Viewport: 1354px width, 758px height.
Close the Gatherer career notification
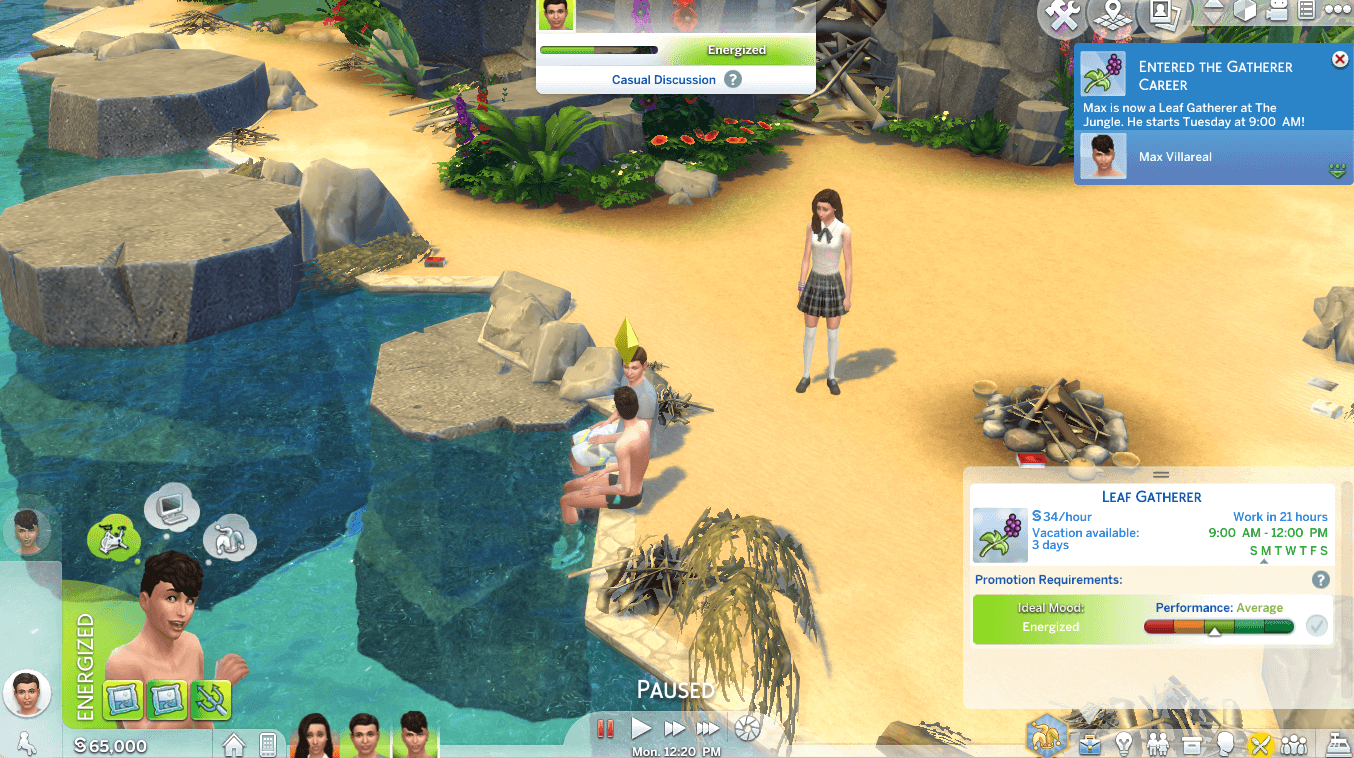1339,60
